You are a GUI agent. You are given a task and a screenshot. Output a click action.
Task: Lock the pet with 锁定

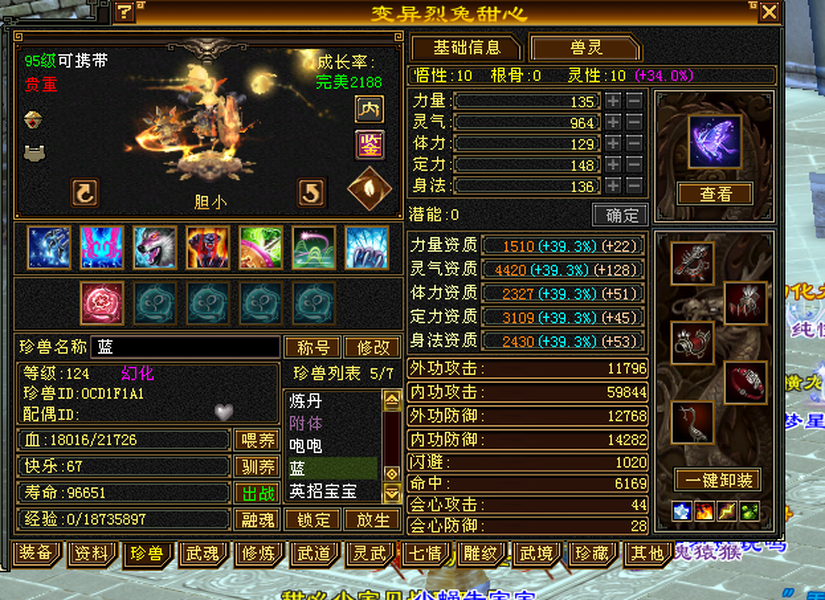[x=313, y=520]
